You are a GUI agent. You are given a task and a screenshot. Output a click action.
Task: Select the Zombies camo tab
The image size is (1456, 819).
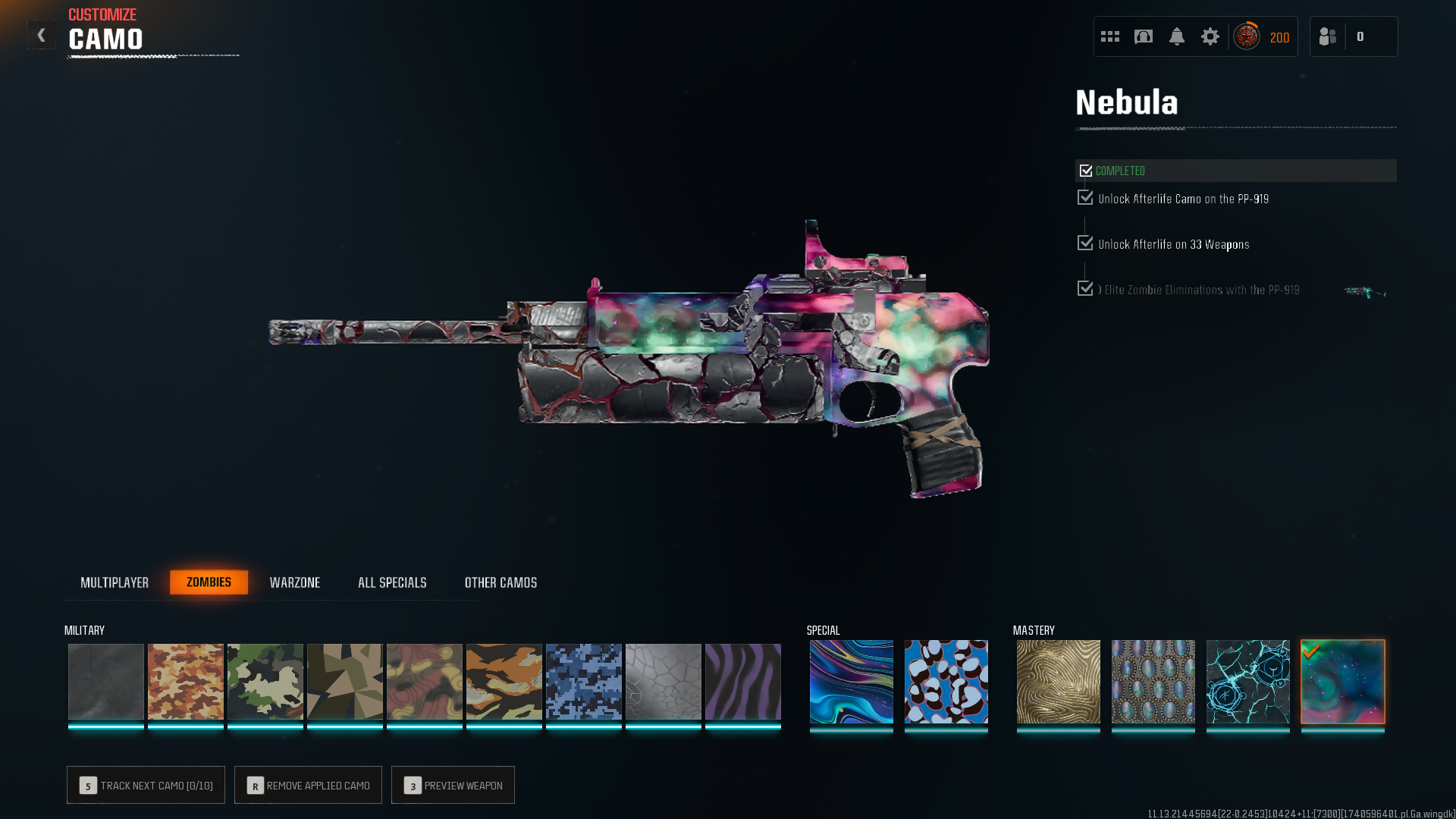click(209, 582)
